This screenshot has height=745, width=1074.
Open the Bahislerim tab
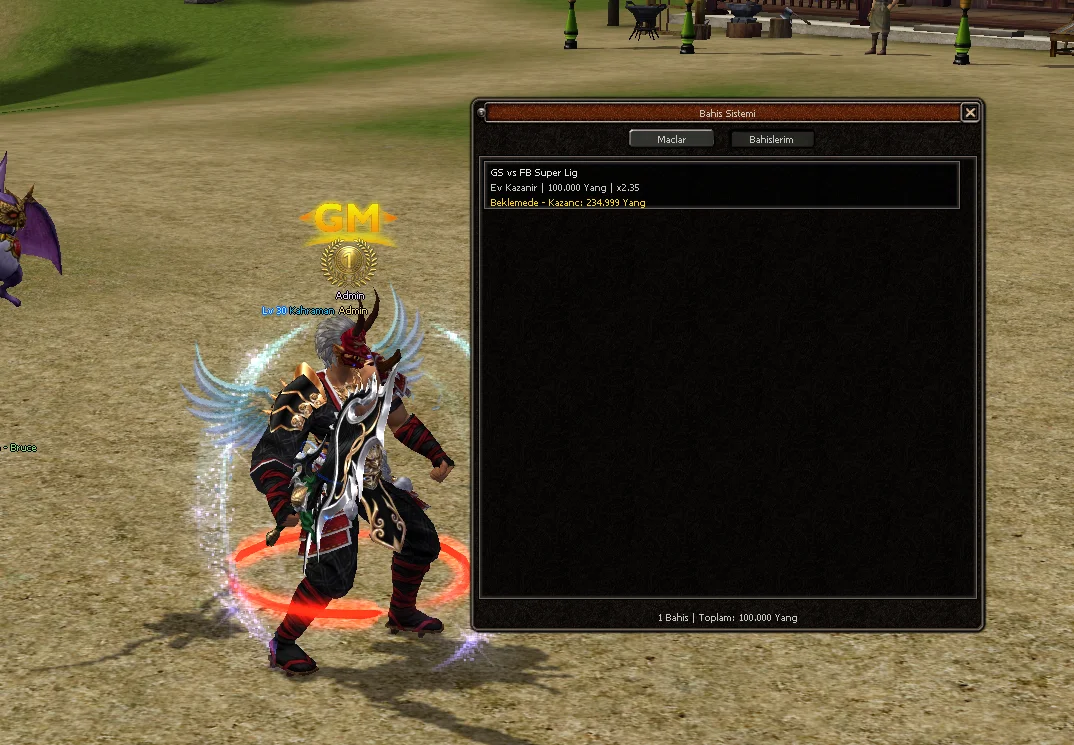pyautogui.click(x=771, y=140)
